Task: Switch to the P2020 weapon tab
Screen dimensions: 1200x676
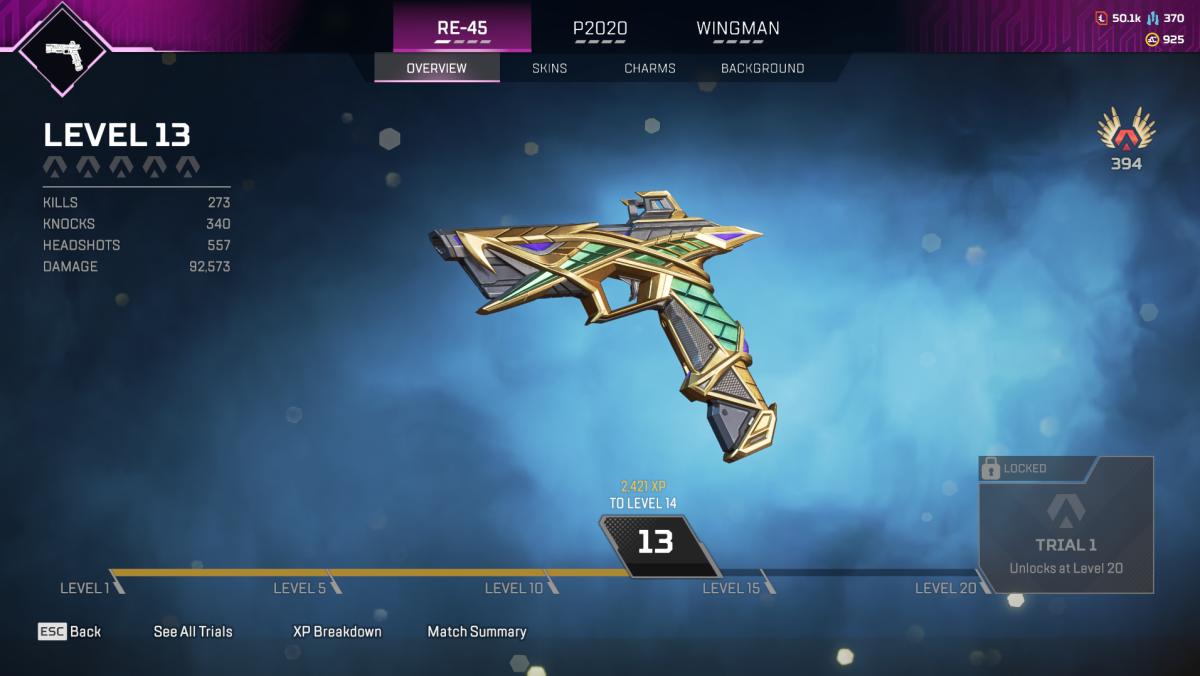Action: tap(600, 28)
